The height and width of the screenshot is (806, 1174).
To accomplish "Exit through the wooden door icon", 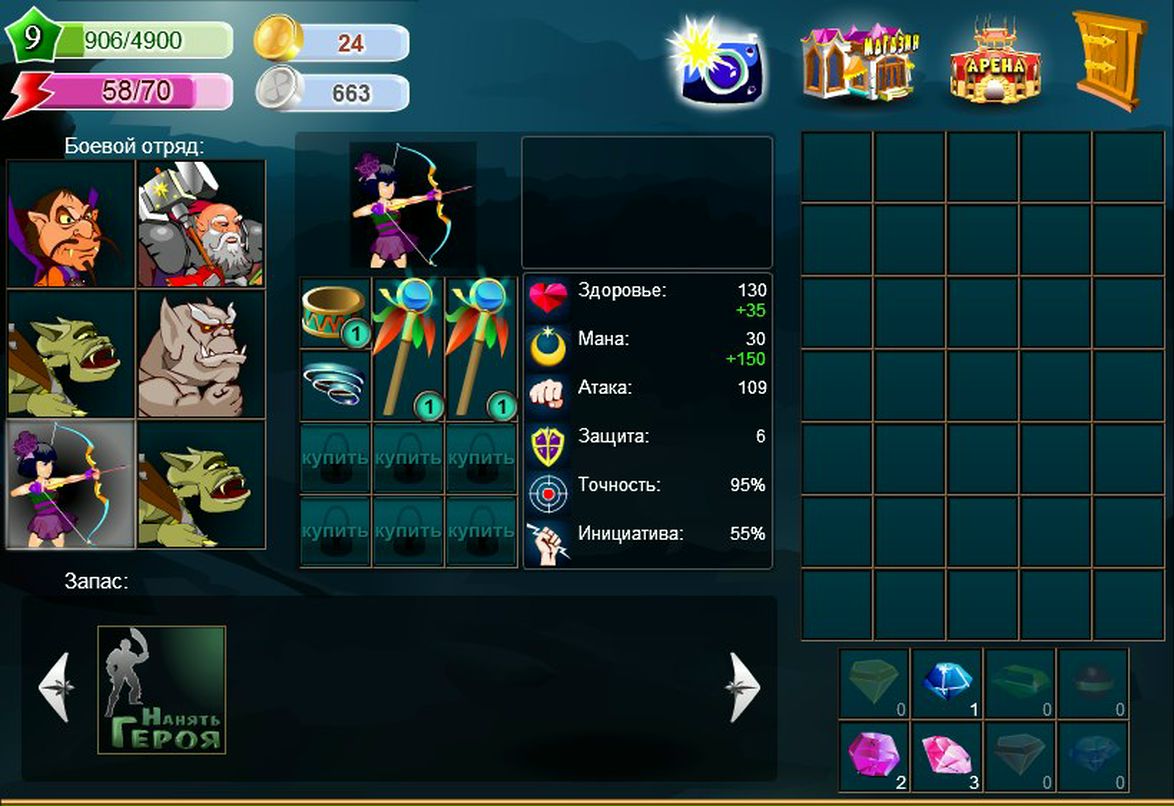I will (1108, 60).
